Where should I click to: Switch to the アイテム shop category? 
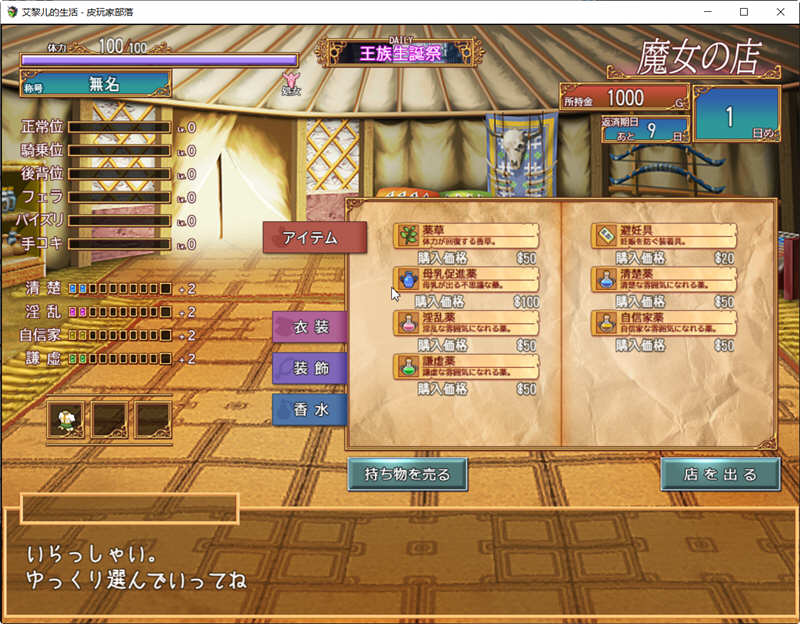coord(314,237)
